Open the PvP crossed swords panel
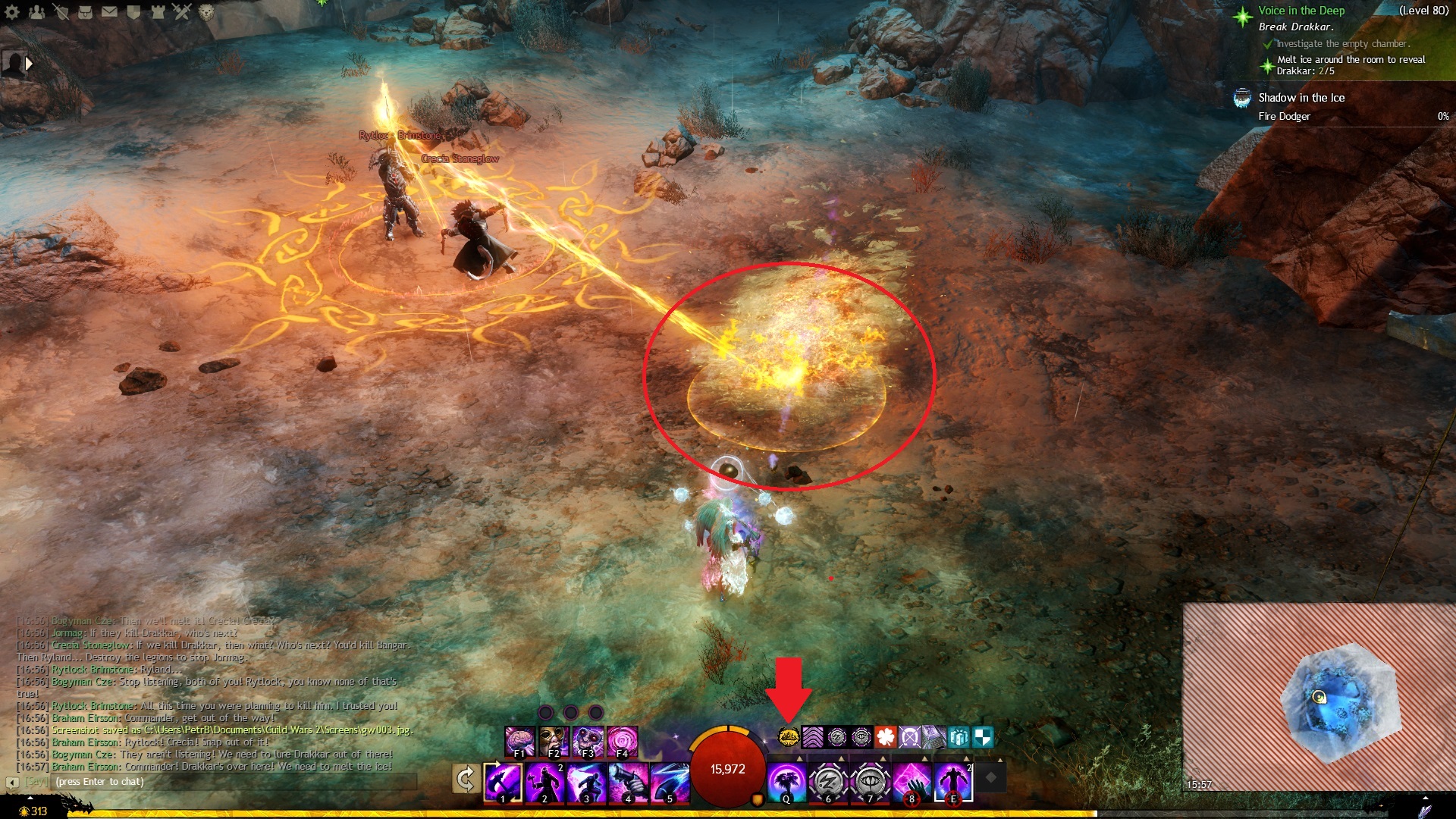The image size is (1456, 819). point(182,12)
